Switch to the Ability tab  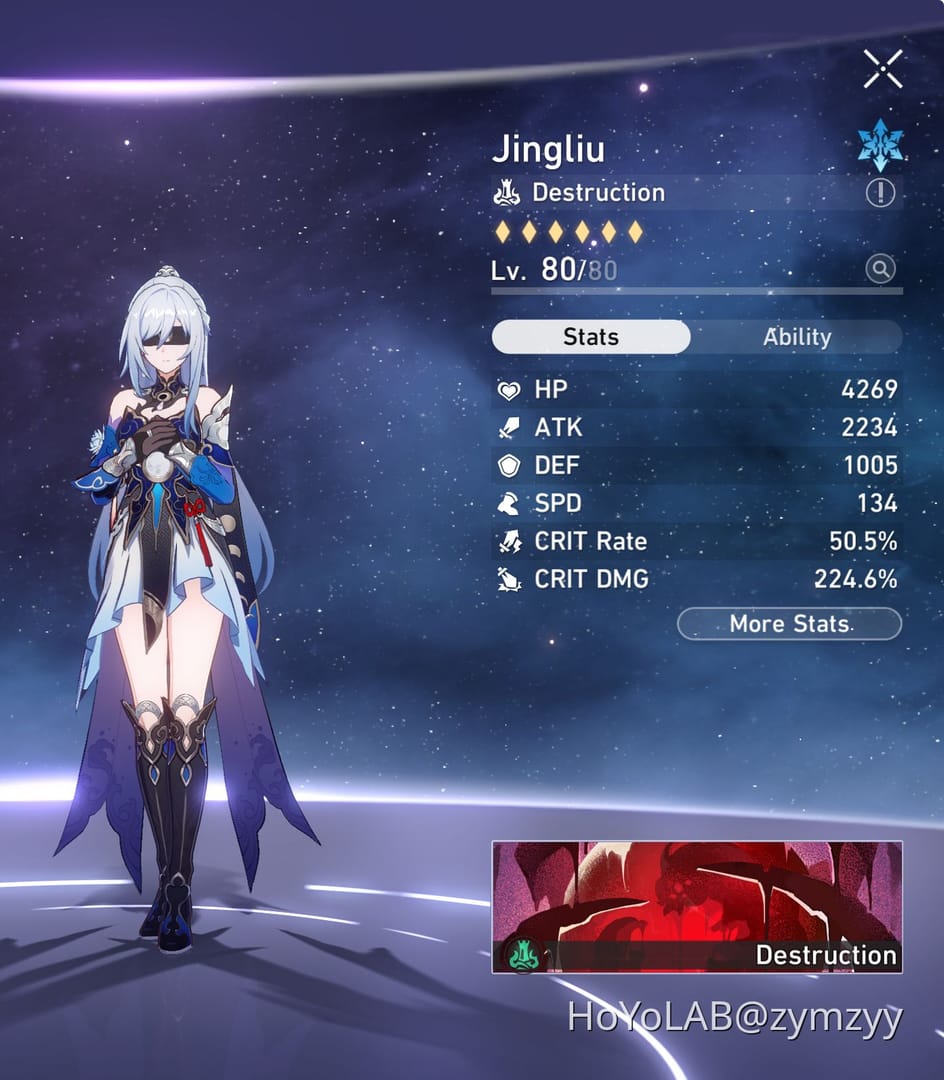point(796,337)
